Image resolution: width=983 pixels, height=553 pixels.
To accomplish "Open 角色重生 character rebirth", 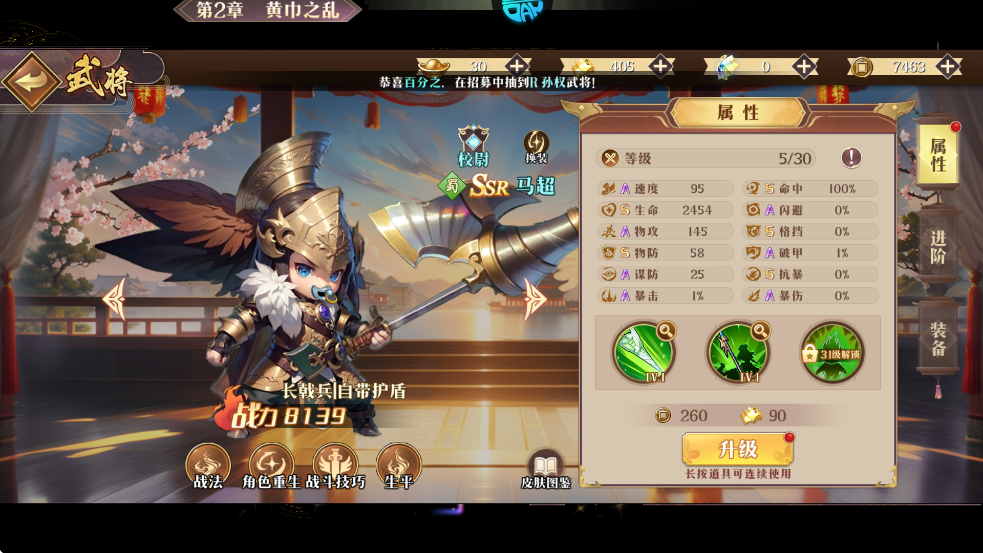I will tap(271, 467).
